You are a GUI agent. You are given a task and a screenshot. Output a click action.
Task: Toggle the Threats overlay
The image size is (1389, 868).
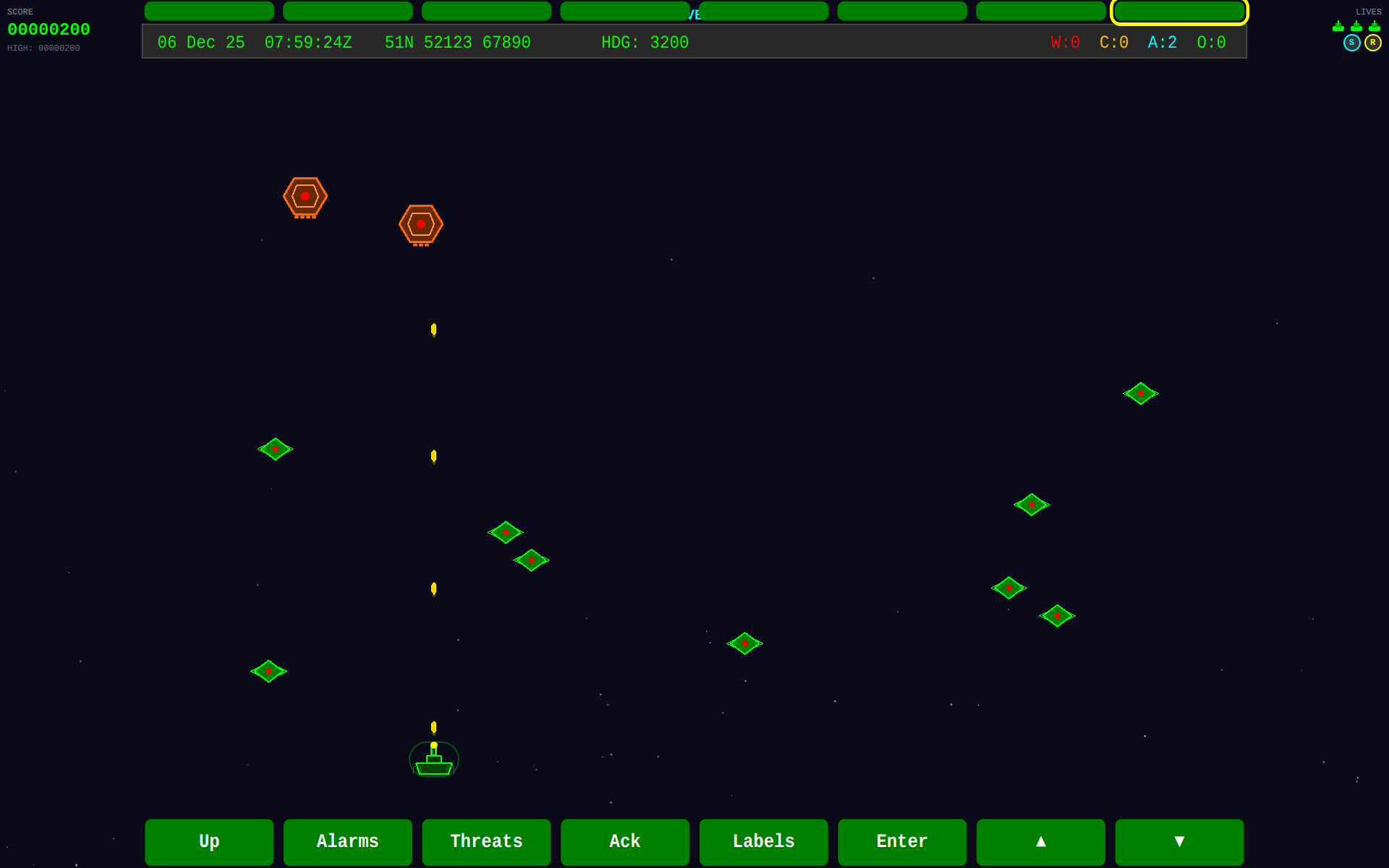[486, 842]
